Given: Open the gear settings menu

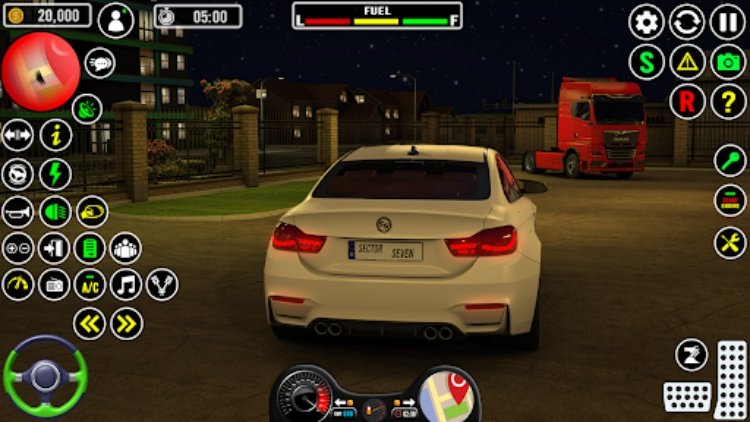Looking at the screenshot, I should point(646,21).
